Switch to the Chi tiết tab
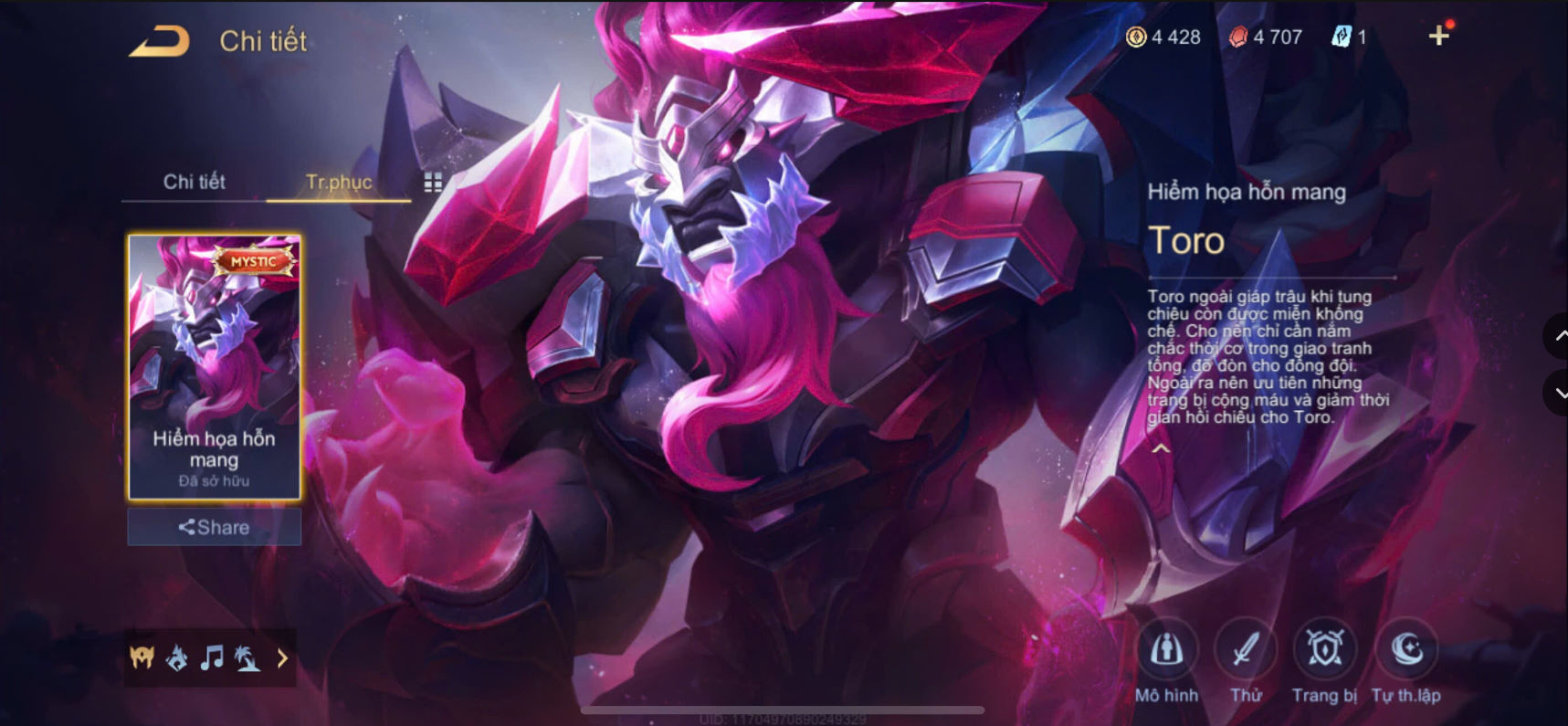The image size is (1568, 726). coord(193,182)
